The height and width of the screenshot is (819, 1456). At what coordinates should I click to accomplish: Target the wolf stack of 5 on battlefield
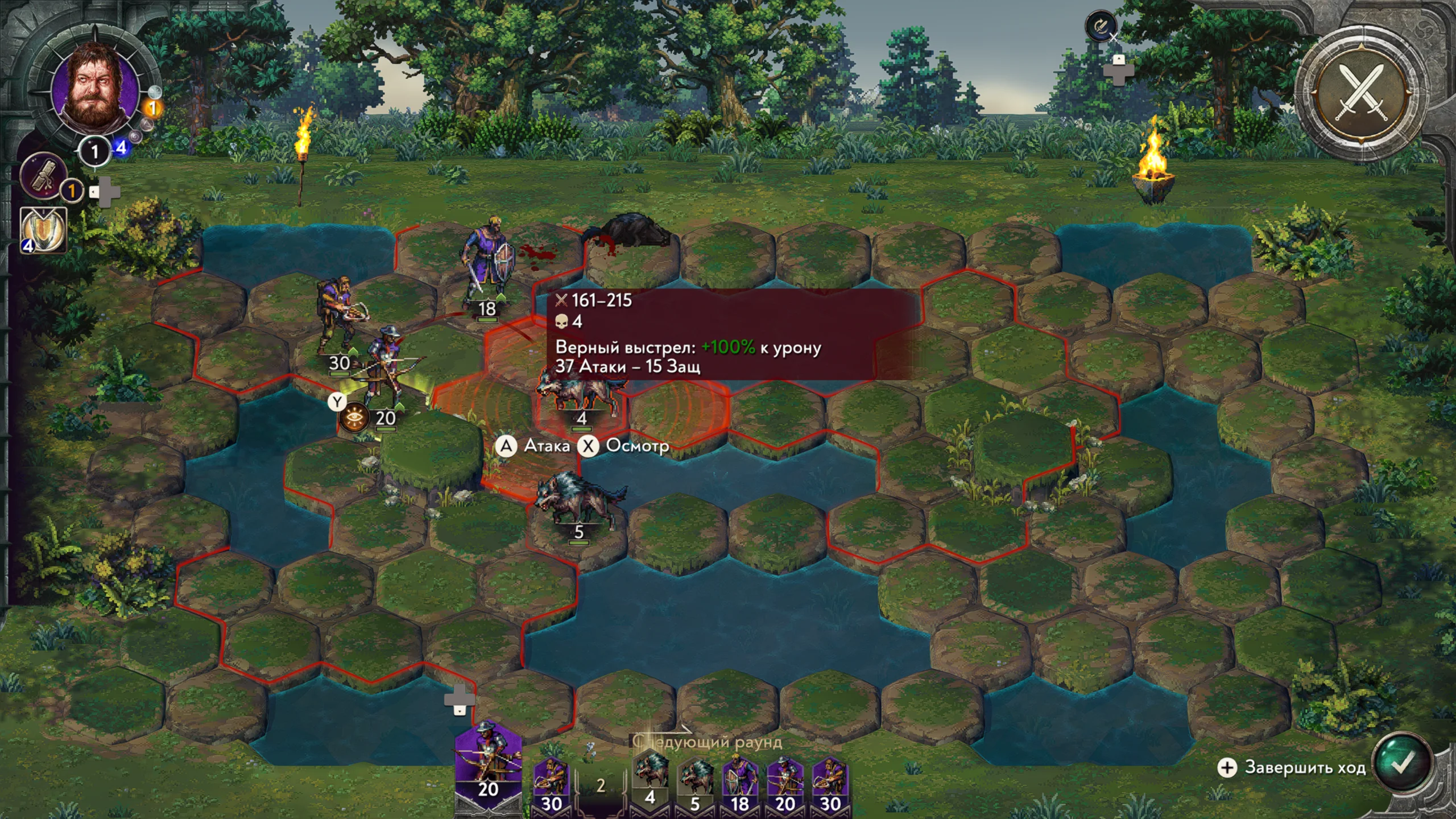point(579,500)
